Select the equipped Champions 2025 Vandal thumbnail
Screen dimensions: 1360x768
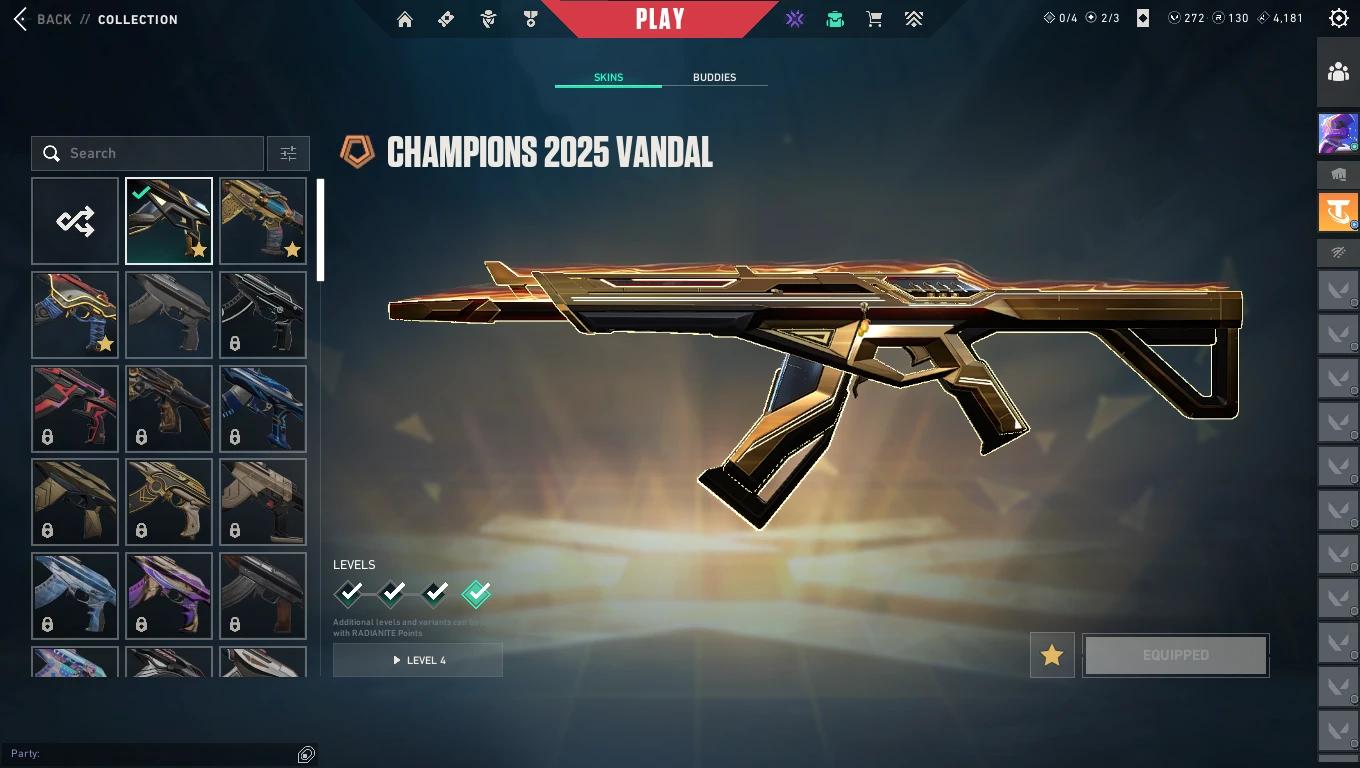point(169,221)
